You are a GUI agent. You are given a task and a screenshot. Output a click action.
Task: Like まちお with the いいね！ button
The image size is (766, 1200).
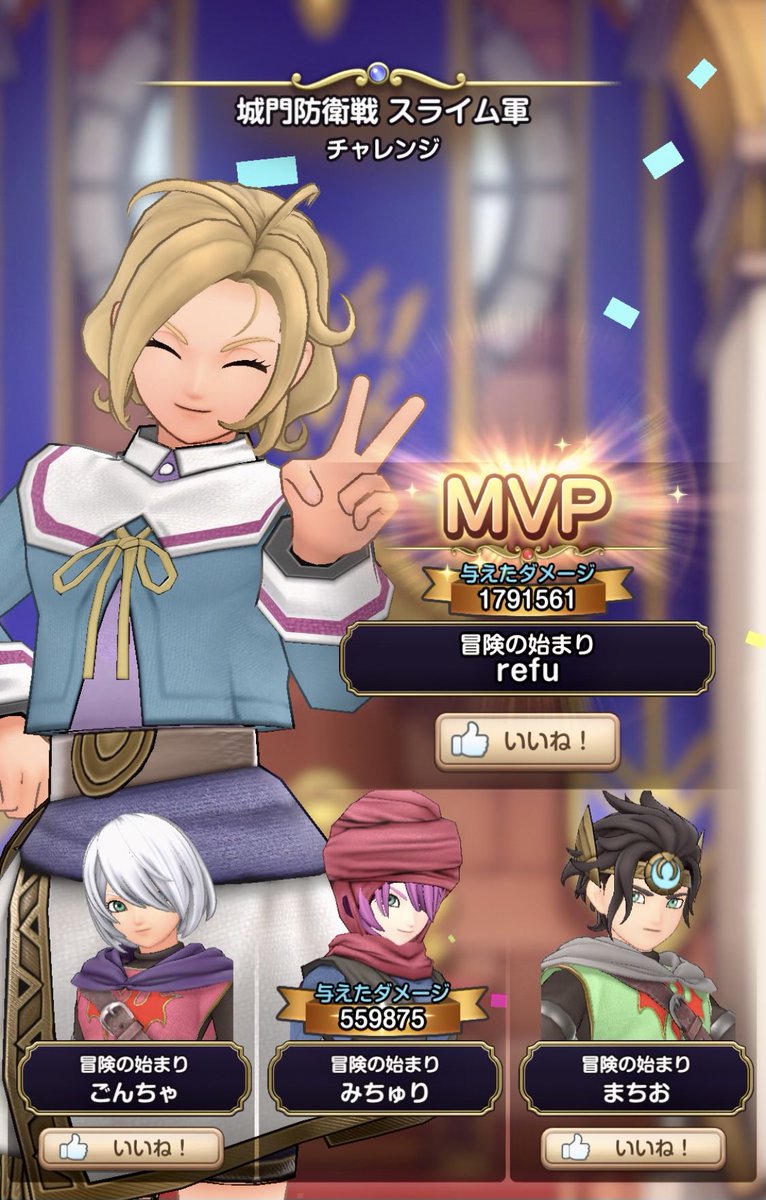coord(634,1147)
